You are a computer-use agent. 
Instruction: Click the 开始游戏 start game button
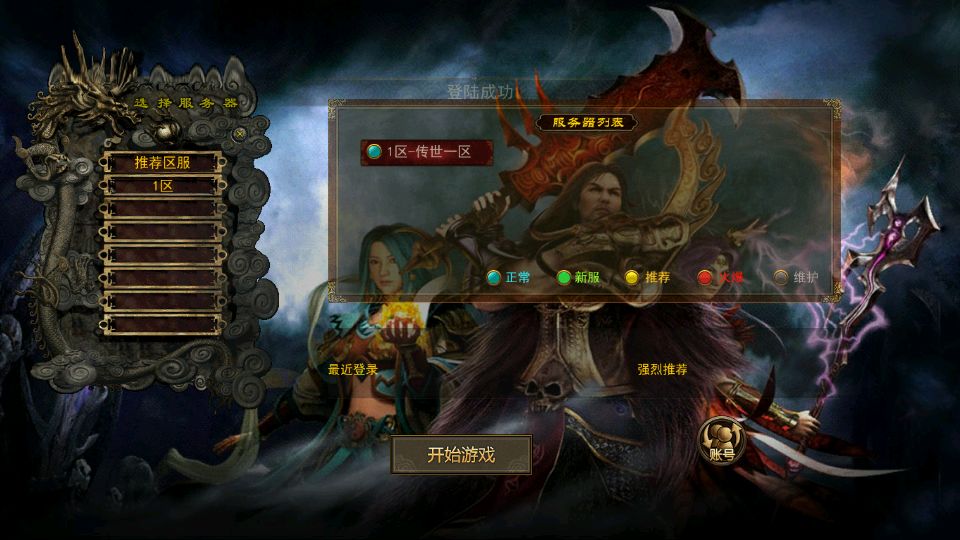pos(461,455)
